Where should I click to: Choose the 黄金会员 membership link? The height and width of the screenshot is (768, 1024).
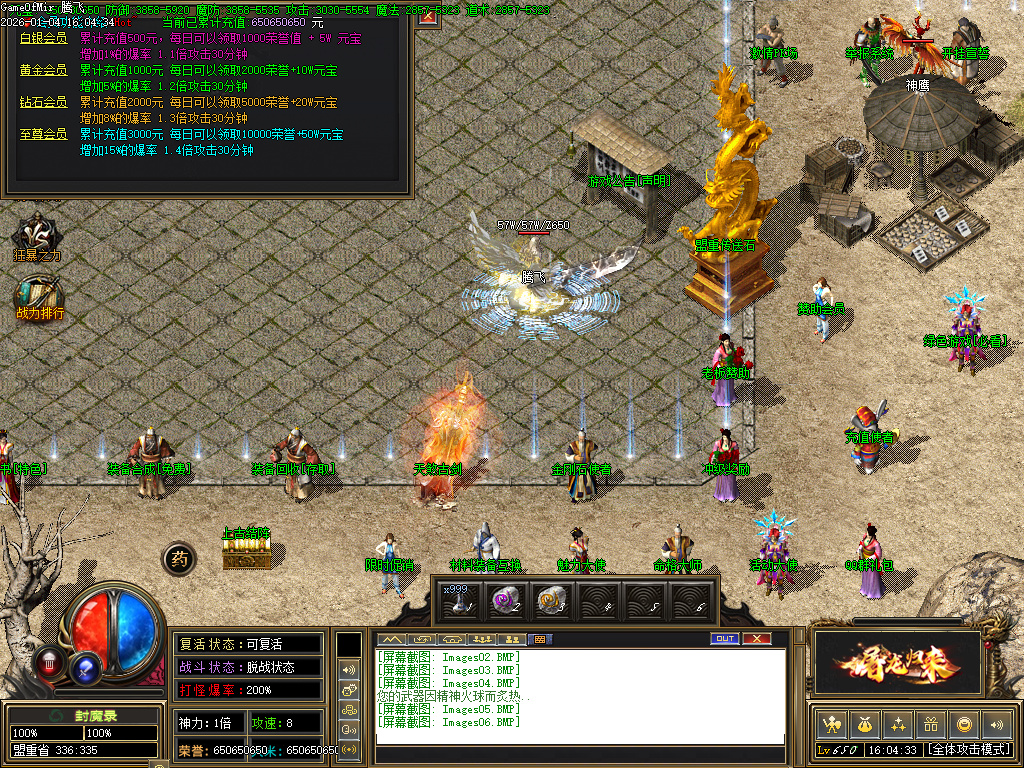click(43, 70)
